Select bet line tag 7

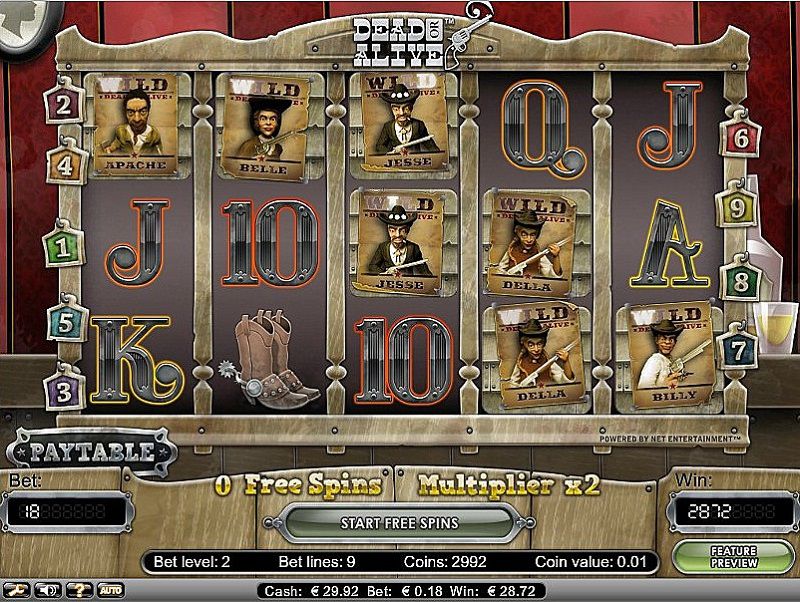pyautogui.click(x=737, y=350)
